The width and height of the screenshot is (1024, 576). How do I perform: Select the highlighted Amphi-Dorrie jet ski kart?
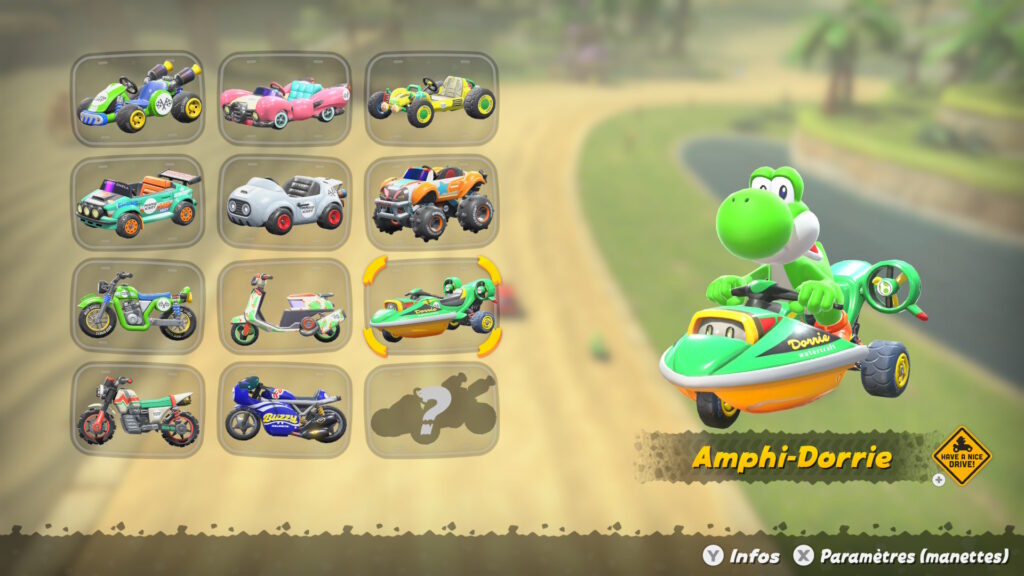431,307
